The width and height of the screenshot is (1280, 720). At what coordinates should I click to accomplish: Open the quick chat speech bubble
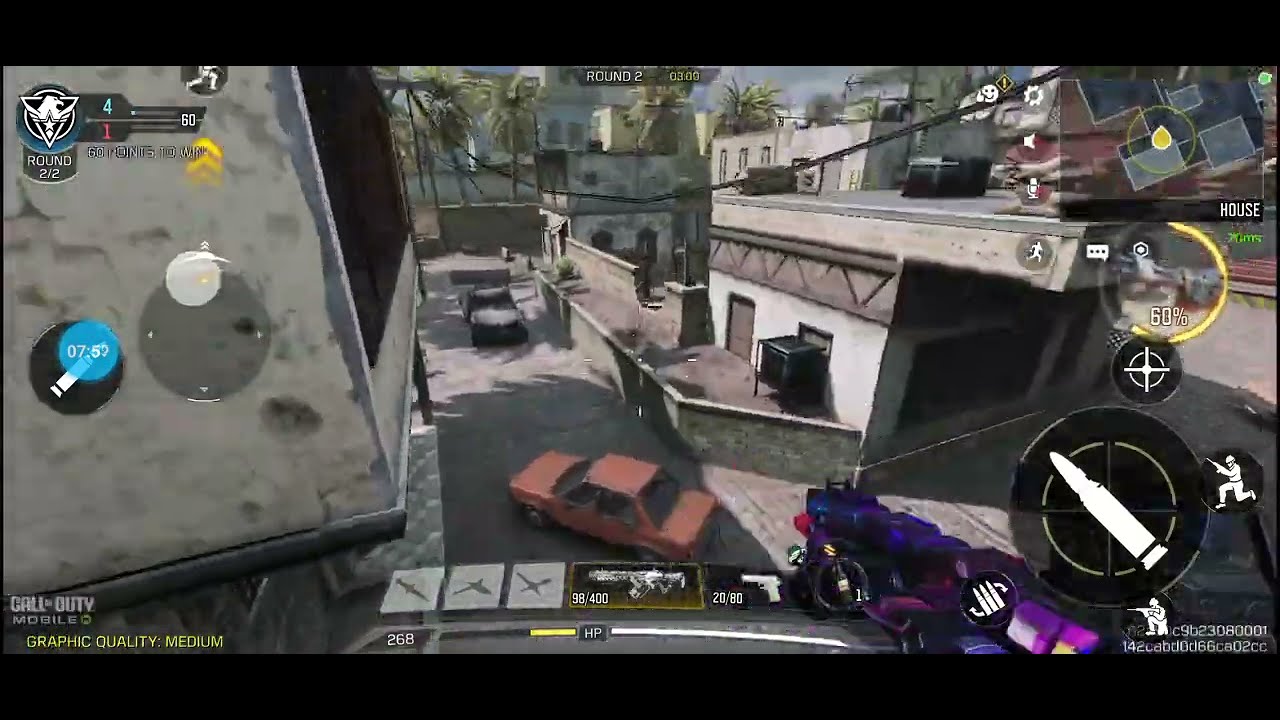click(1097, 252)
